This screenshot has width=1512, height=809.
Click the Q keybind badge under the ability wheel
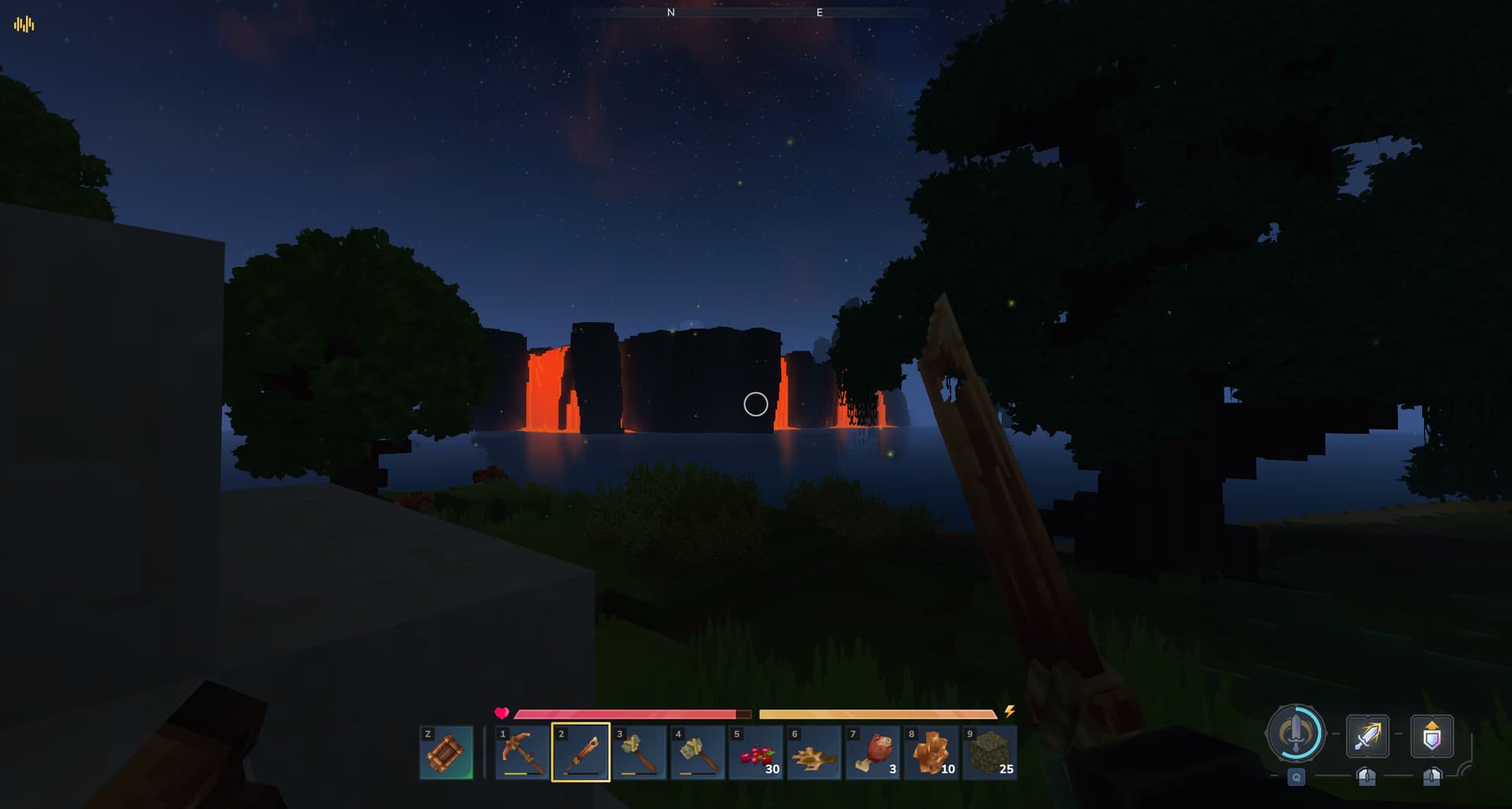pyautogui.click(x=1296, y=777)
